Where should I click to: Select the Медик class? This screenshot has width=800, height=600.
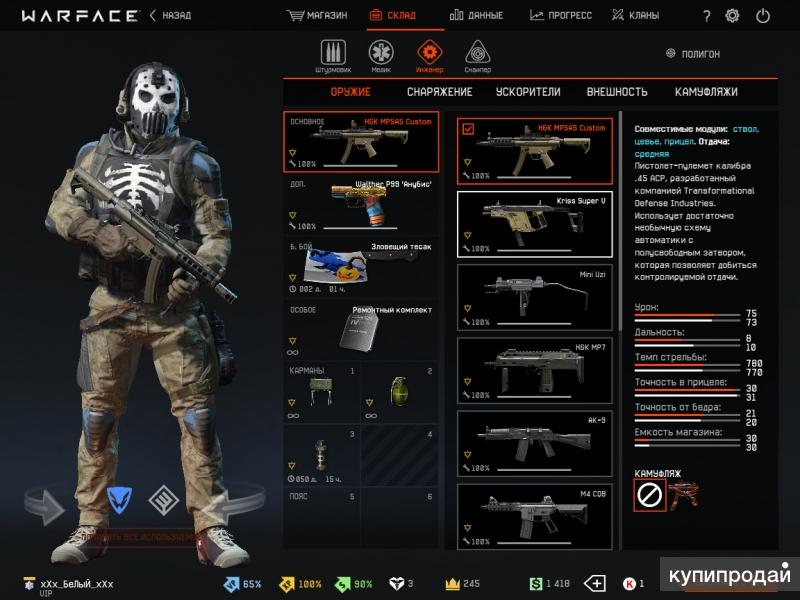pos(381,56)
